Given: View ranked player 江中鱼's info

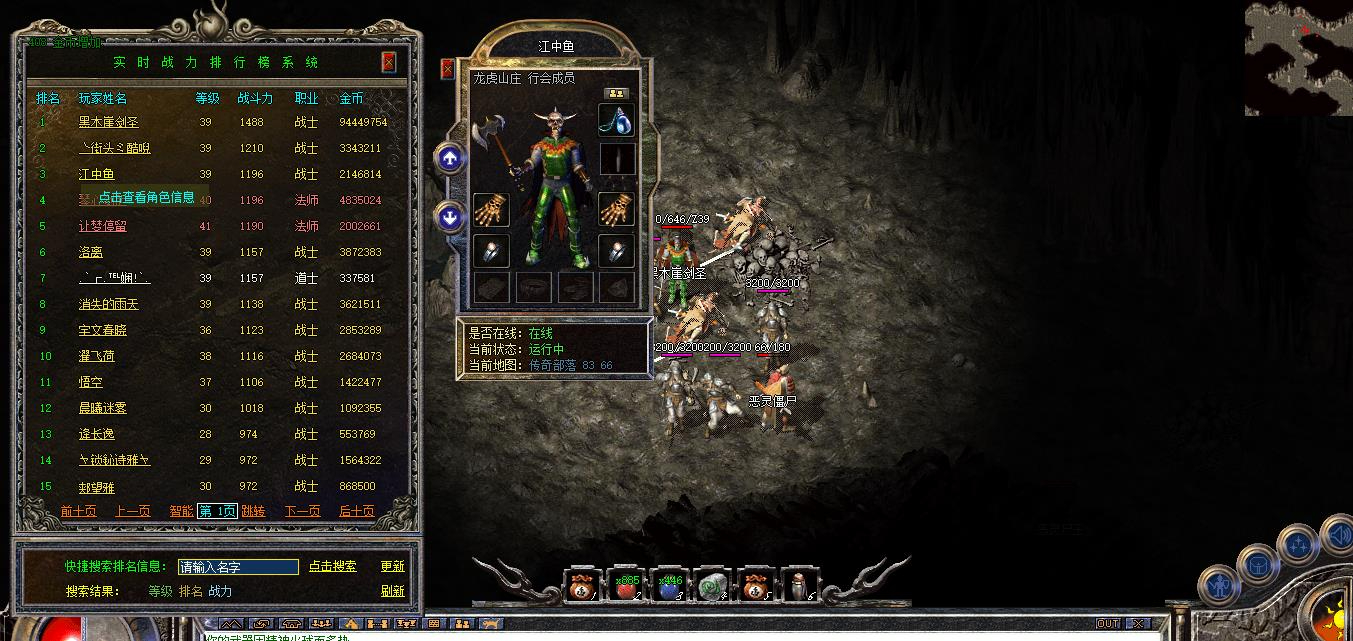Looking at the screenshot, I should [97, 174].
